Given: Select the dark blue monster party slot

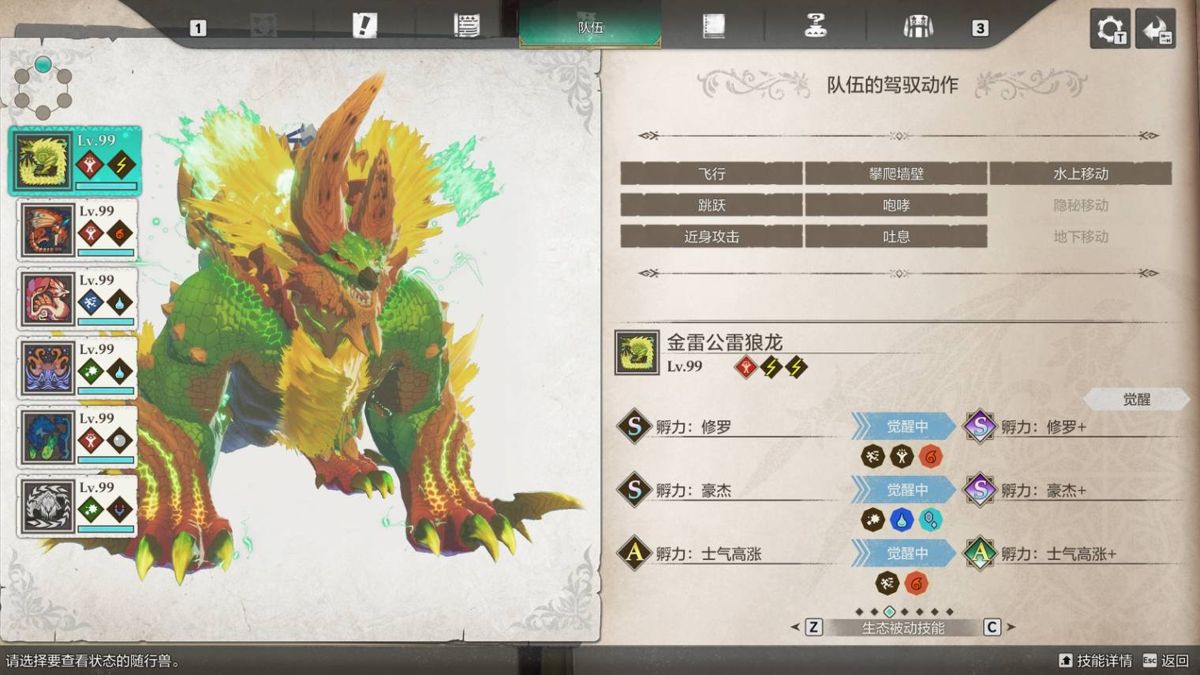Looking at the screenshot, I should [75, 437].
